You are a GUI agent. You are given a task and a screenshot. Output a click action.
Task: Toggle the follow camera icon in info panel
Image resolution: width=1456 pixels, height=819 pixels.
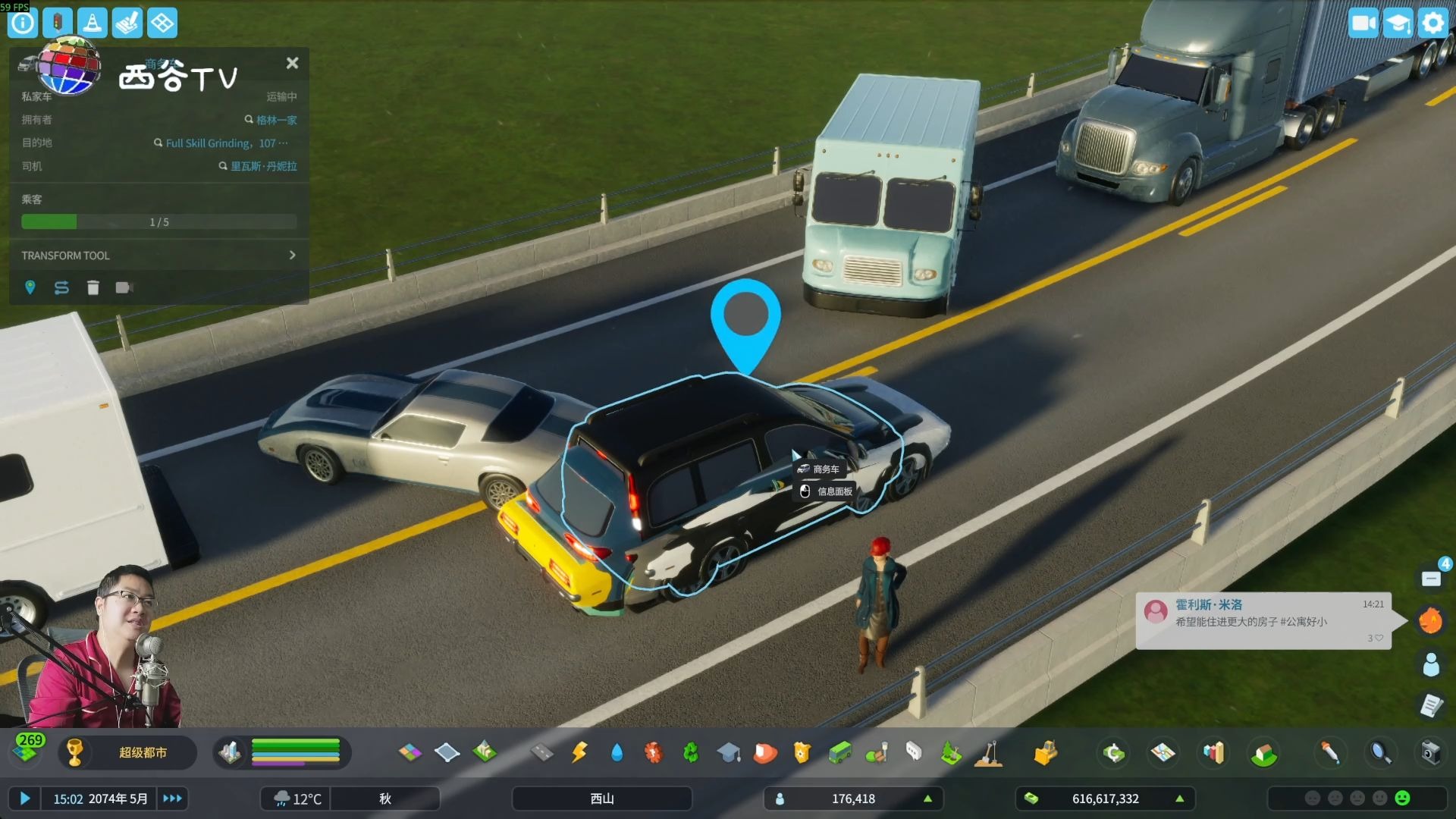pyautogui.click(x=124, y=287)
